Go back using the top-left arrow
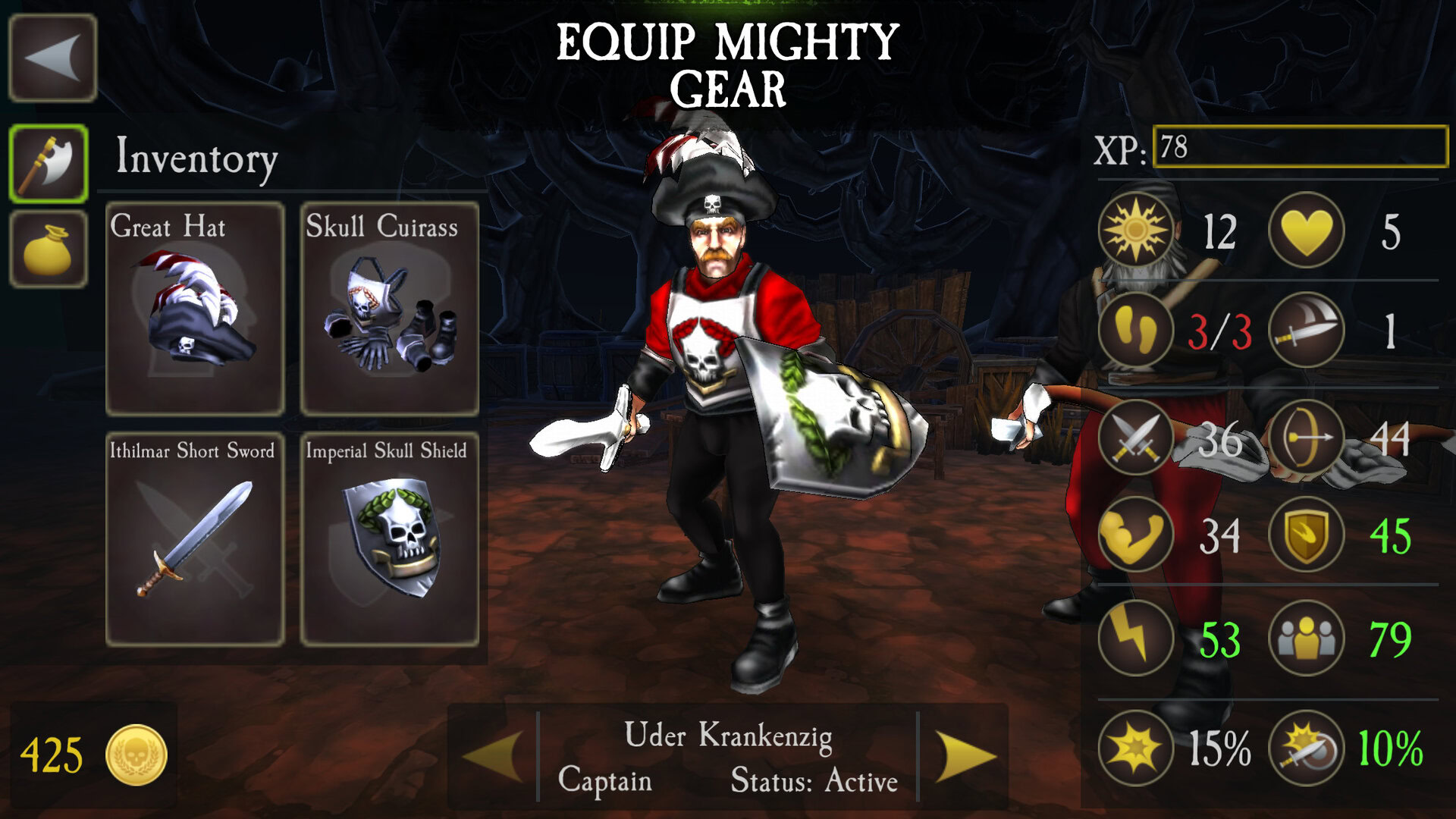This screenshot has width=1456, height=819. coord(52,58)
